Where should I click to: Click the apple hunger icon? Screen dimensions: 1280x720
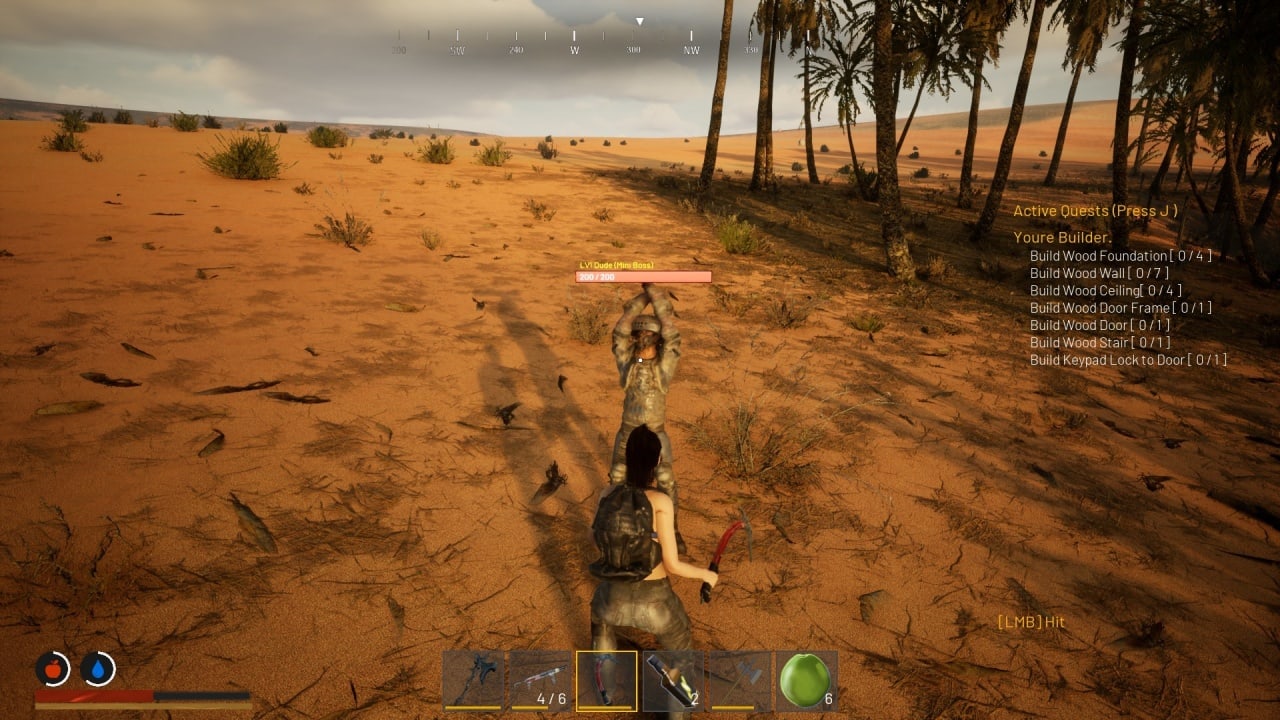coord(53,667)
